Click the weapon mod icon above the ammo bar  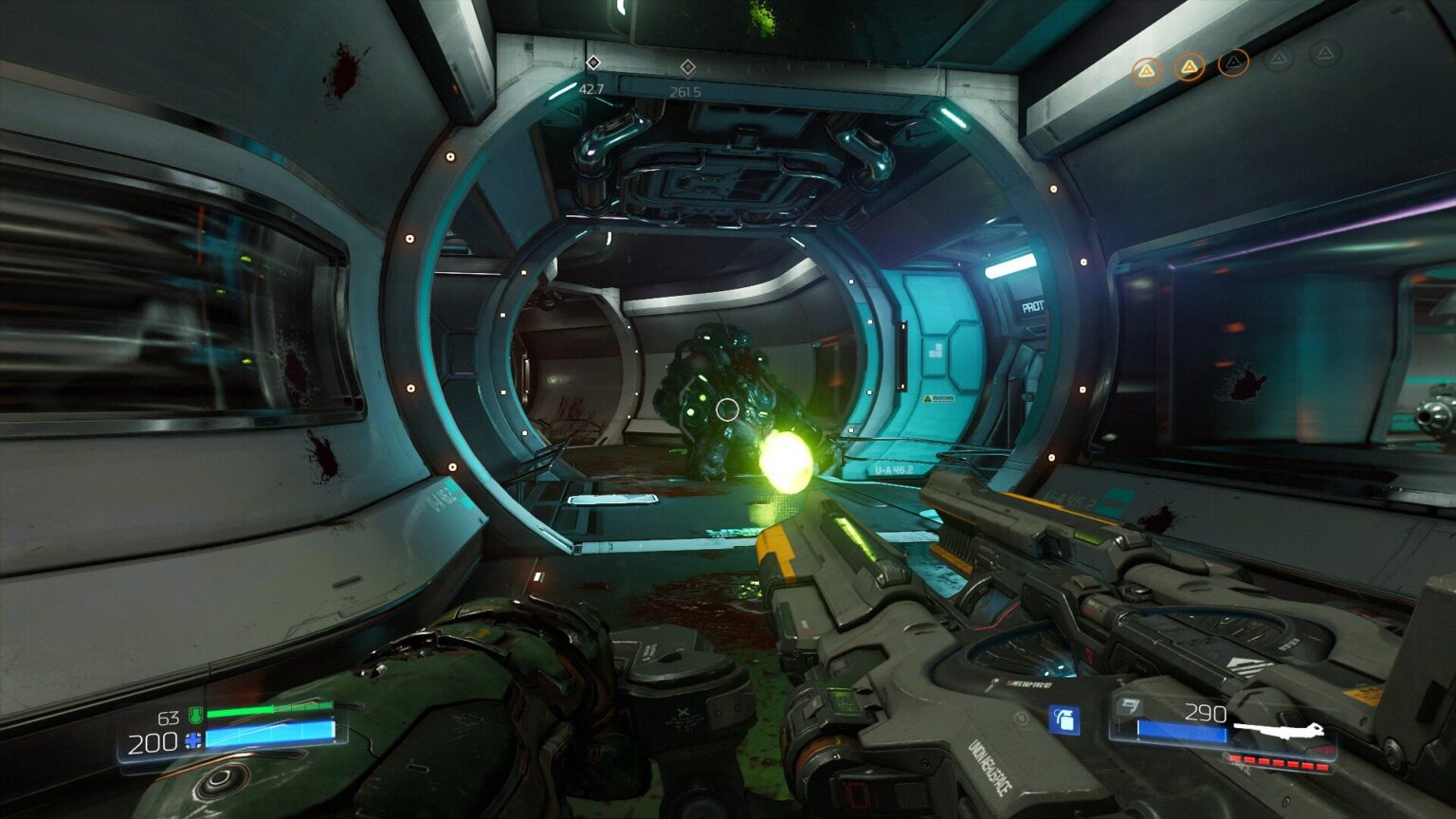pos(1131,707)
